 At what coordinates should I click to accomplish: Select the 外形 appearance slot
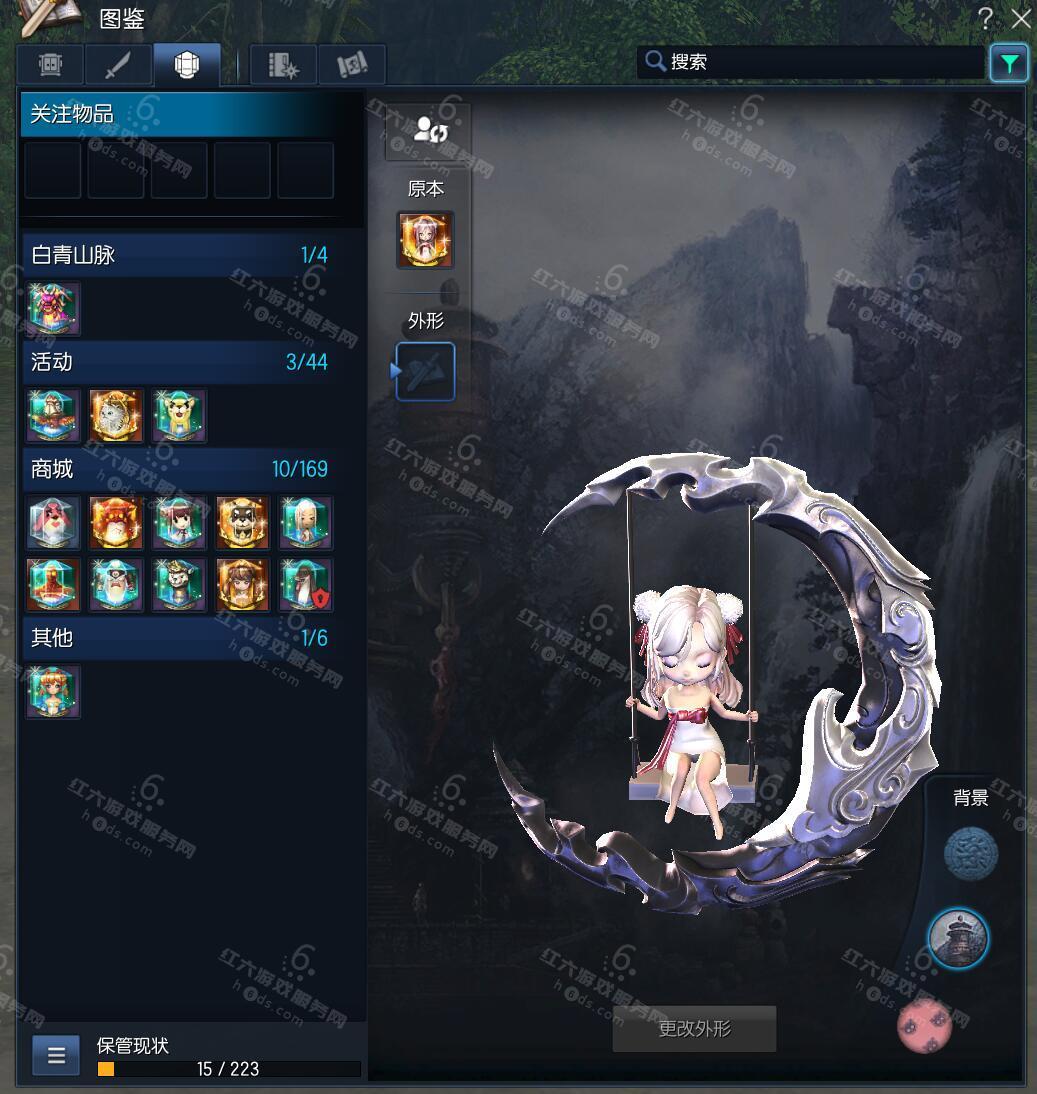click(x=426, y=371)
